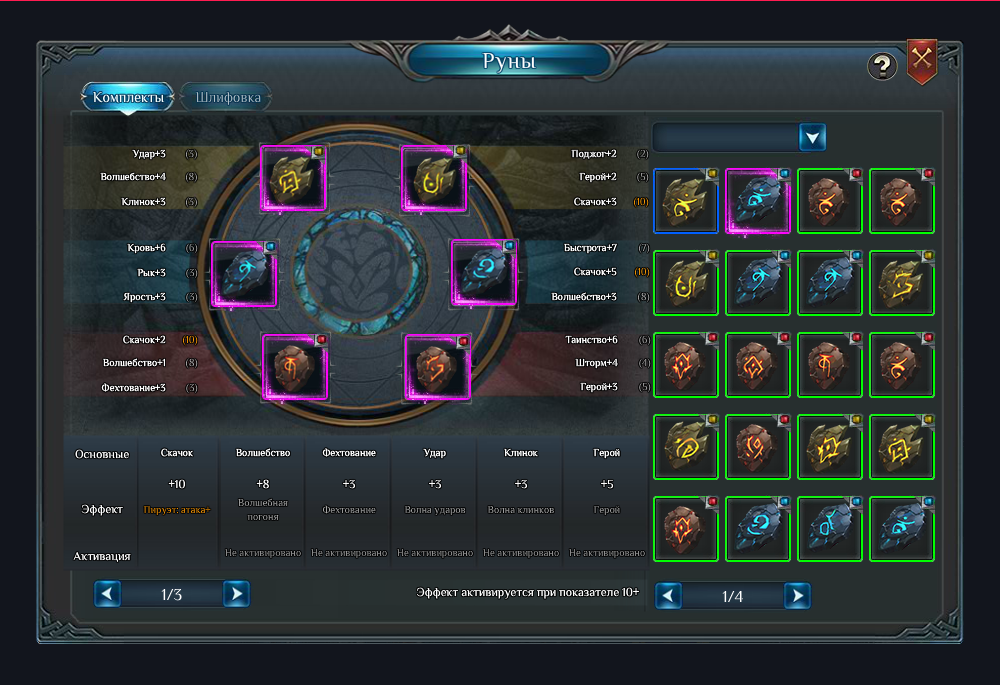Select the equipped rune beside Поджог+2
1000x685 pixels.
tap(435, 179)
